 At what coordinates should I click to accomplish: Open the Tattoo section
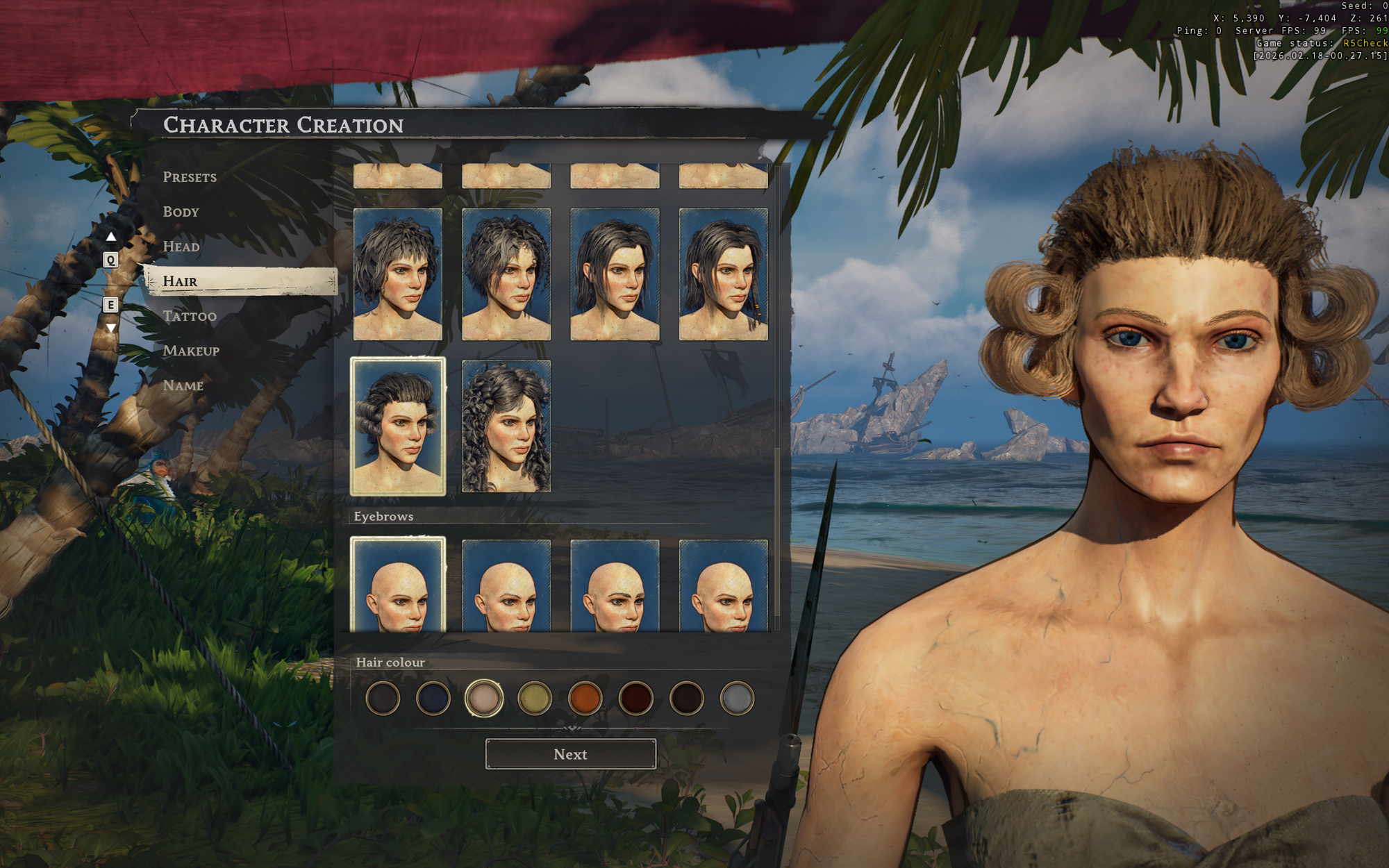pyautogui.click(x=190, y=316)
